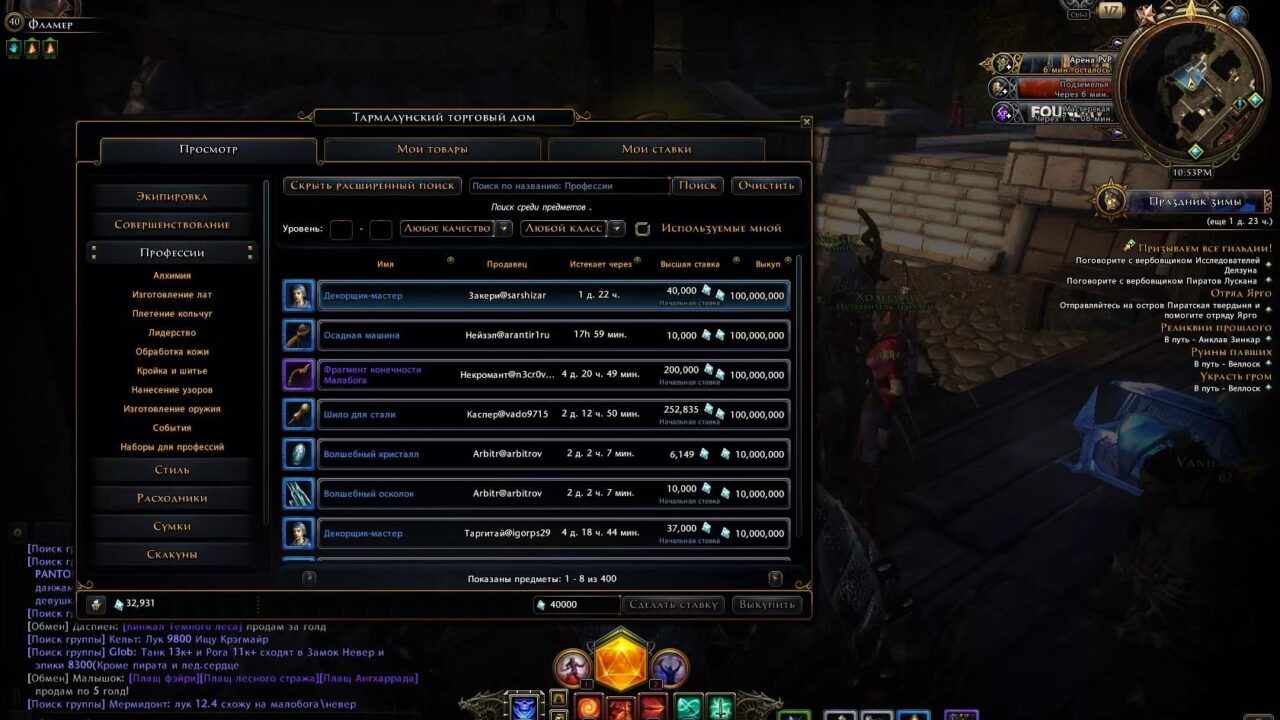
Task: Click Скрыть расширенный поиск button
Action: tap(372, 185)
